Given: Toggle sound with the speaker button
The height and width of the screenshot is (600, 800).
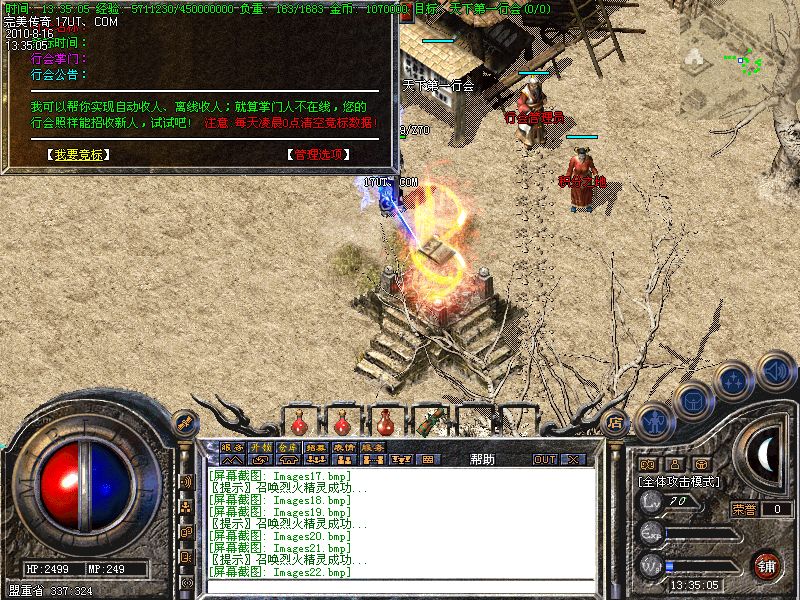Looking at the screenshot, I should [x=775, y=371].
